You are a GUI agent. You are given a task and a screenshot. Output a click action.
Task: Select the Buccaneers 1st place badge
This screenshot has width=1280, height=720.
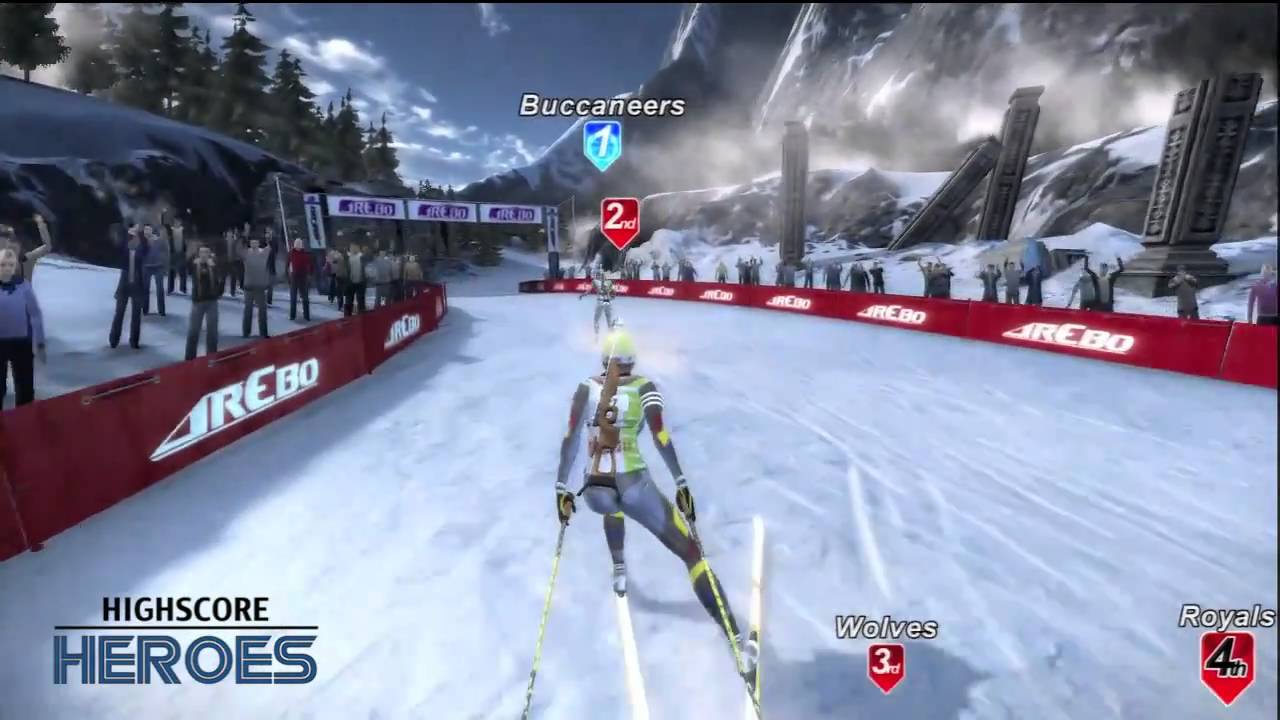click(x=602, y=143)
